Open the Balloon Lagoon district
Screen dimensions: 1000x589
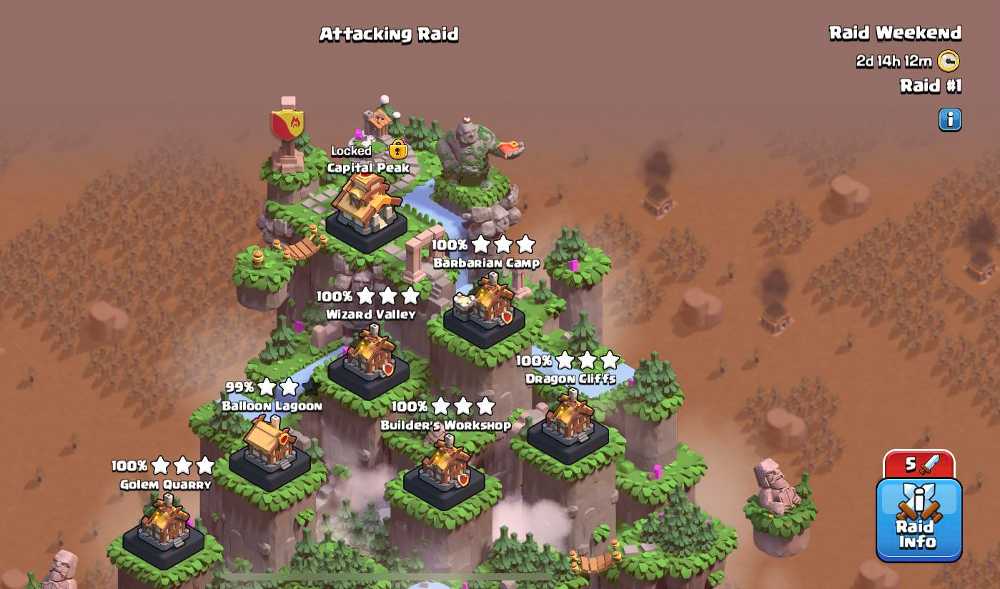click(x=269, y=446)
